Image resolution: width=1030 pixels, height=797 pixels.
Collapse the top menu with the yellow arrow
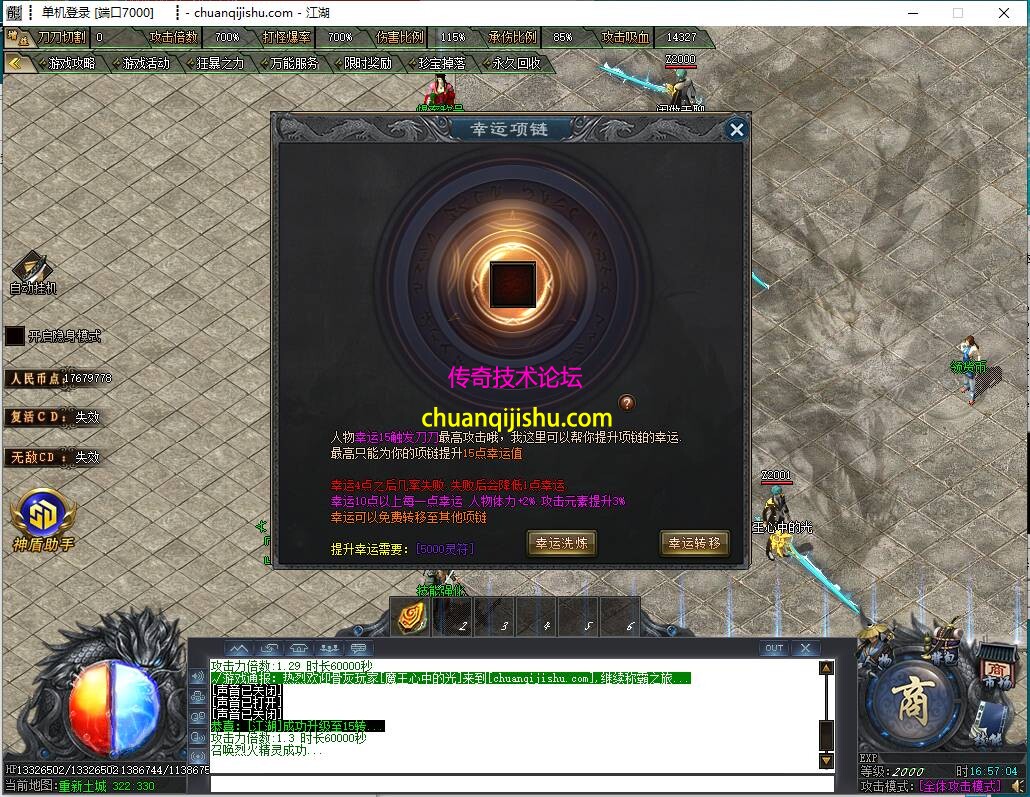click(x=15, y=62)
